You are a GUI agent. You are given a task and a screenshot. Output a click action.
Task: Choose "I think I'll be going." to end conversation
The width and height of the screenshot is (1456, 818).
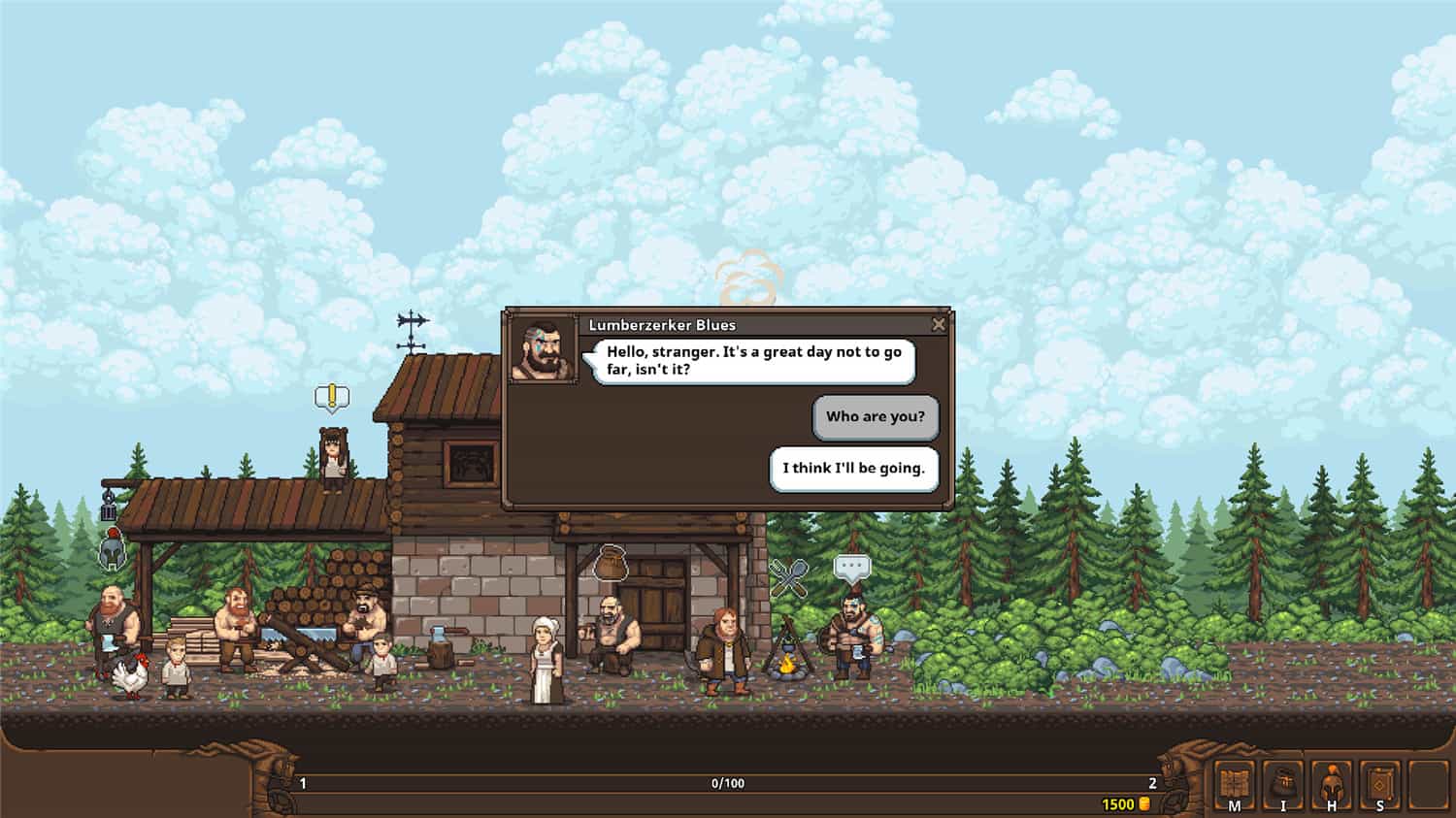pos(853,468)
